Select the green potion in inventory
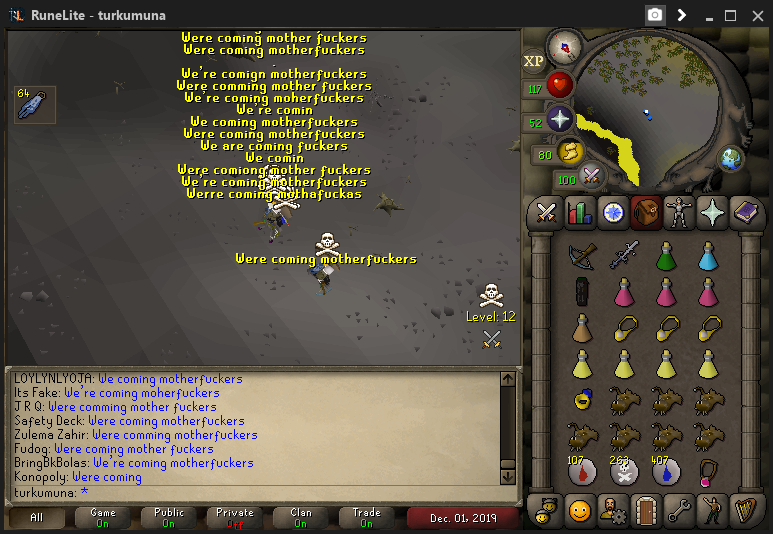This screenshot has height=534, width=773. [666, 256]
